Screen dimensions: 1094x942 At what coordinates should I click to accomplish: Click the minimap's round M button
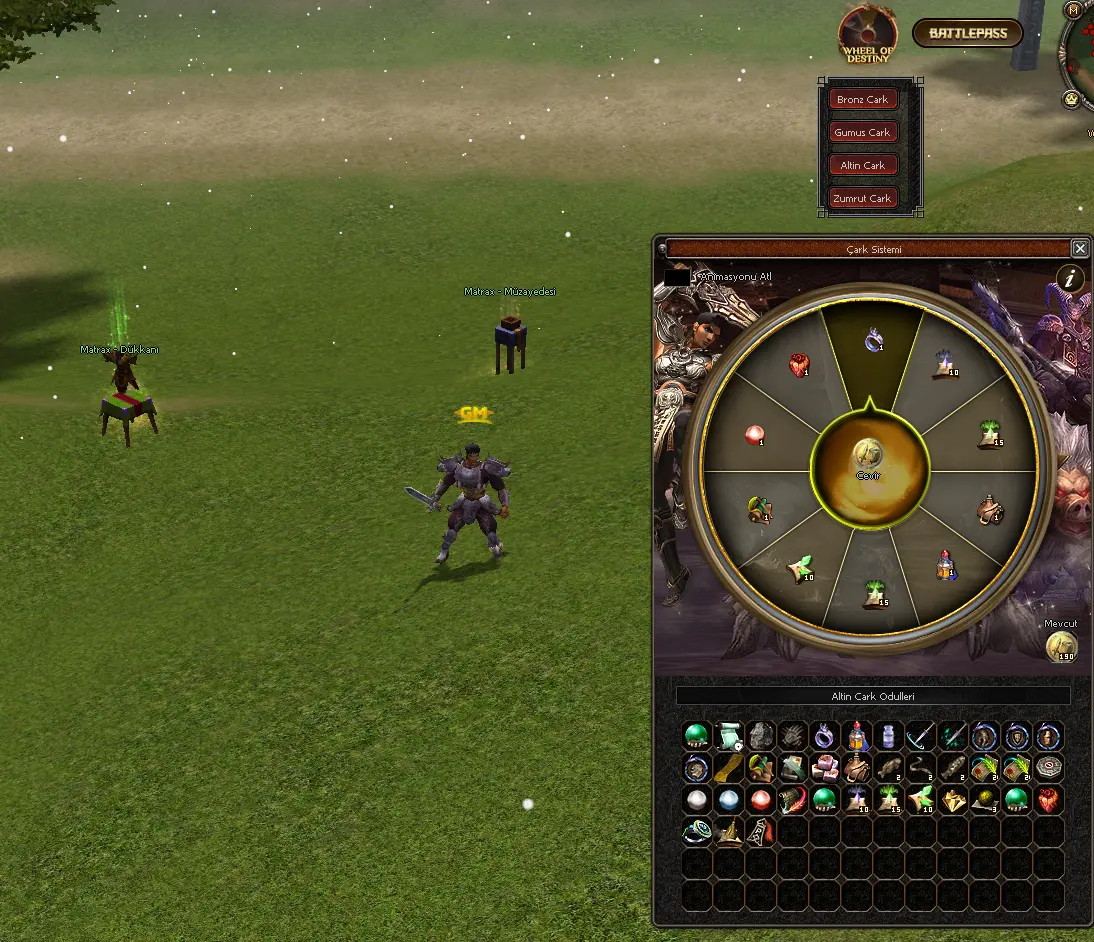tap(1074, 11)
